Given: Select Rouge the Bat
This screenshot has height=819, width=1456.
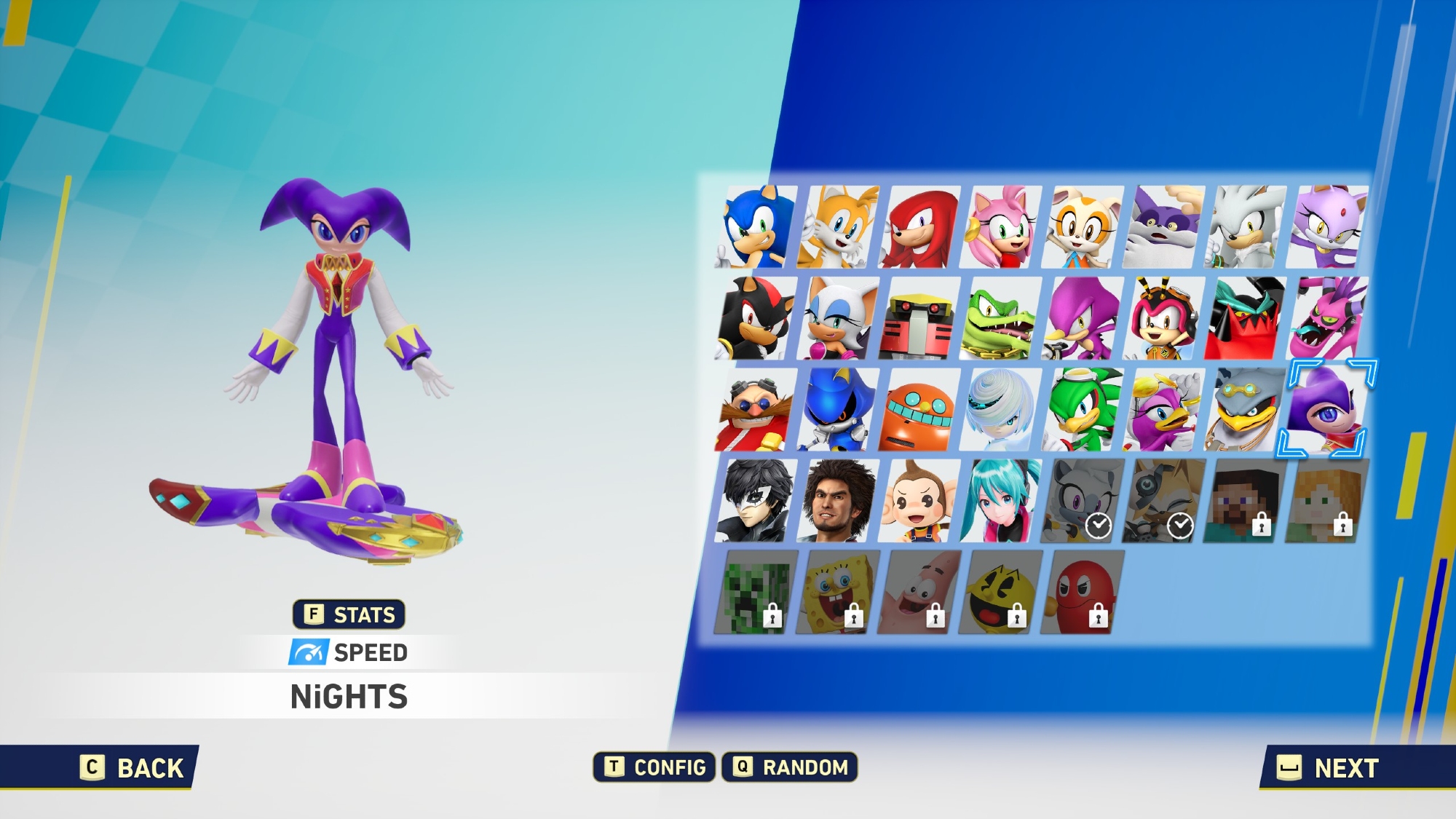Looking at the screenshot, I should pos(837,318).
